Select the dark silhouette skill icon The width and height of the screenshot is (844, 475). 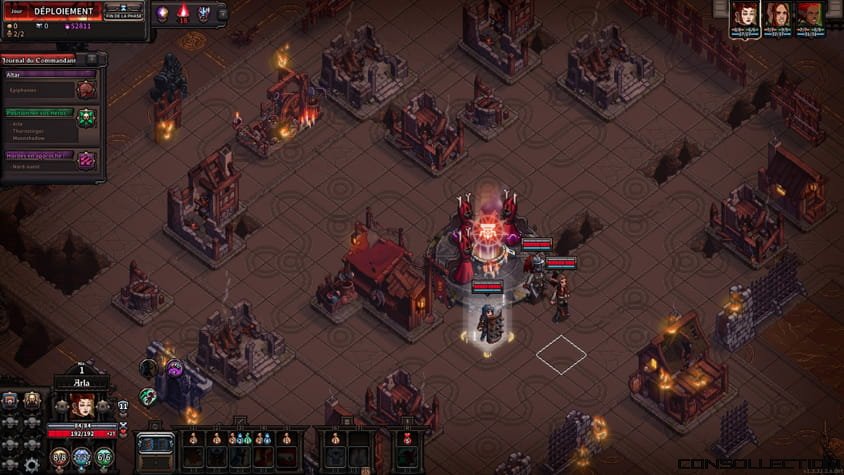[x=148, y=369]
